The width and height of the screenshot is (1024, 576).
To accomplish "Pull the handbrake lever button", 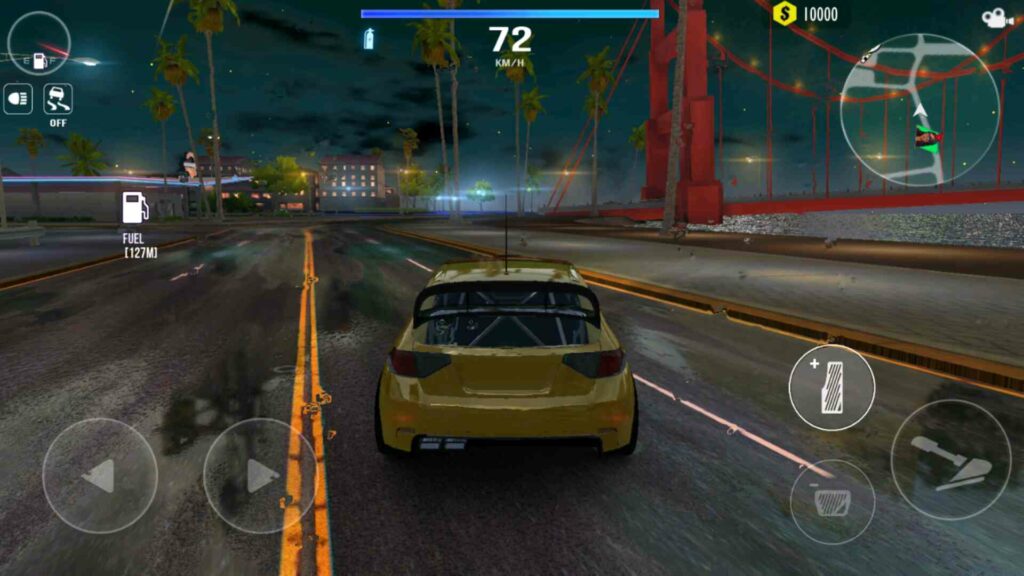I will coord(950,460).
